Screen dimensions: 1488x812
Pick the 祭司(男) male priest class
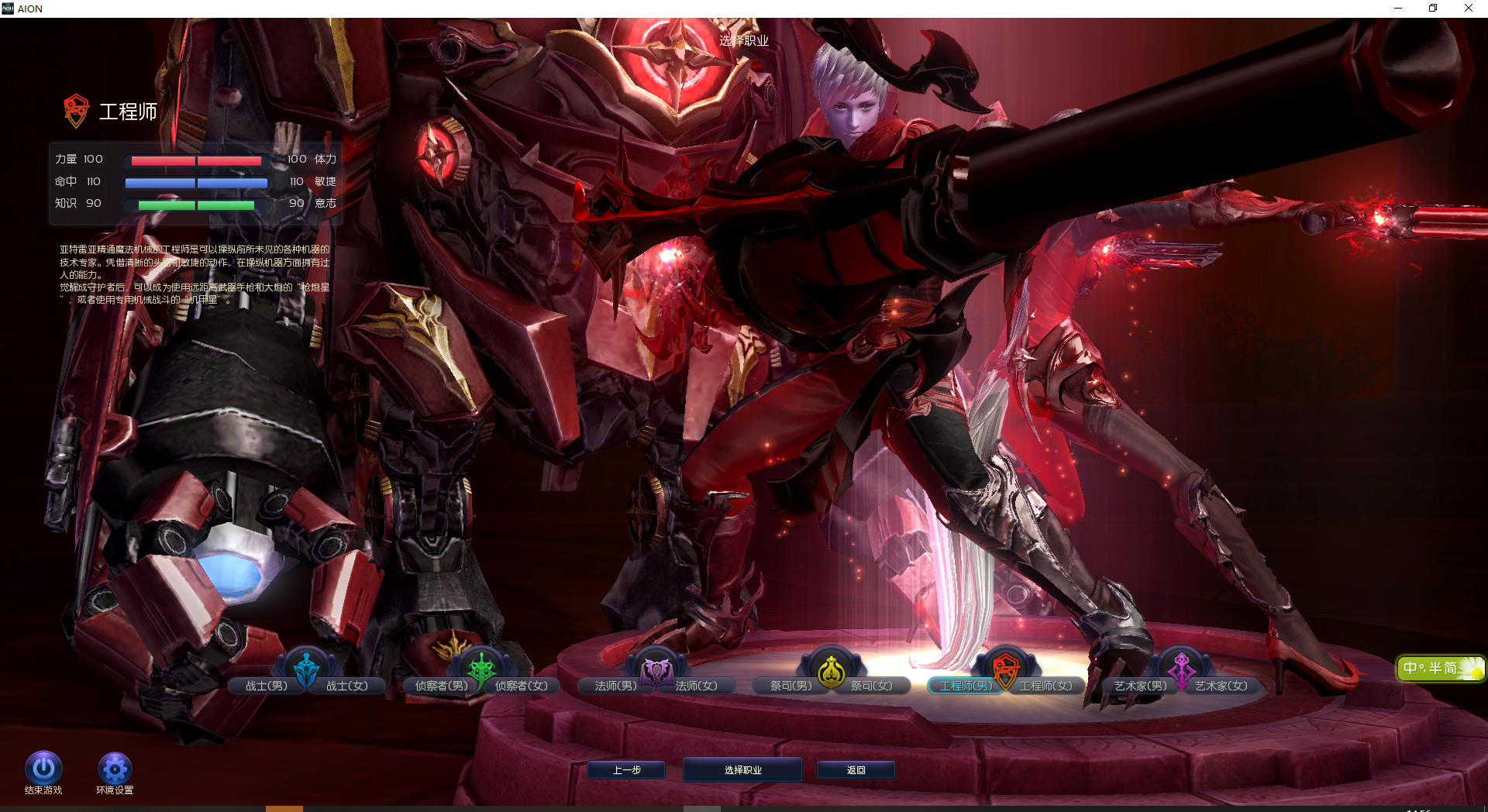tap(790, 686)
